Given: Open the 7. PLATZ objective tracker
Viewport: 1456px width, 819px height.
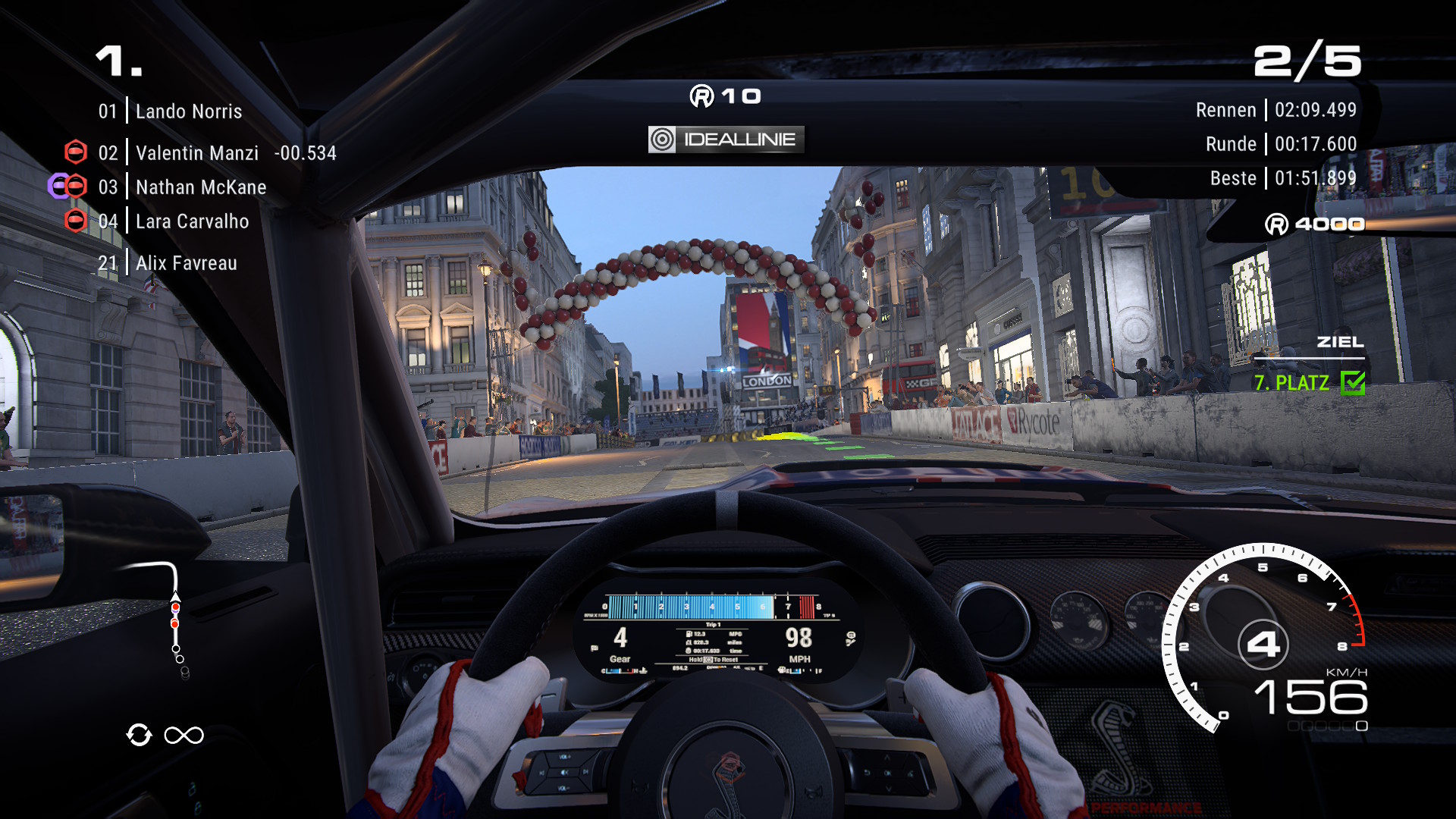Looking at the screenshot, I should click(1307, 382).
